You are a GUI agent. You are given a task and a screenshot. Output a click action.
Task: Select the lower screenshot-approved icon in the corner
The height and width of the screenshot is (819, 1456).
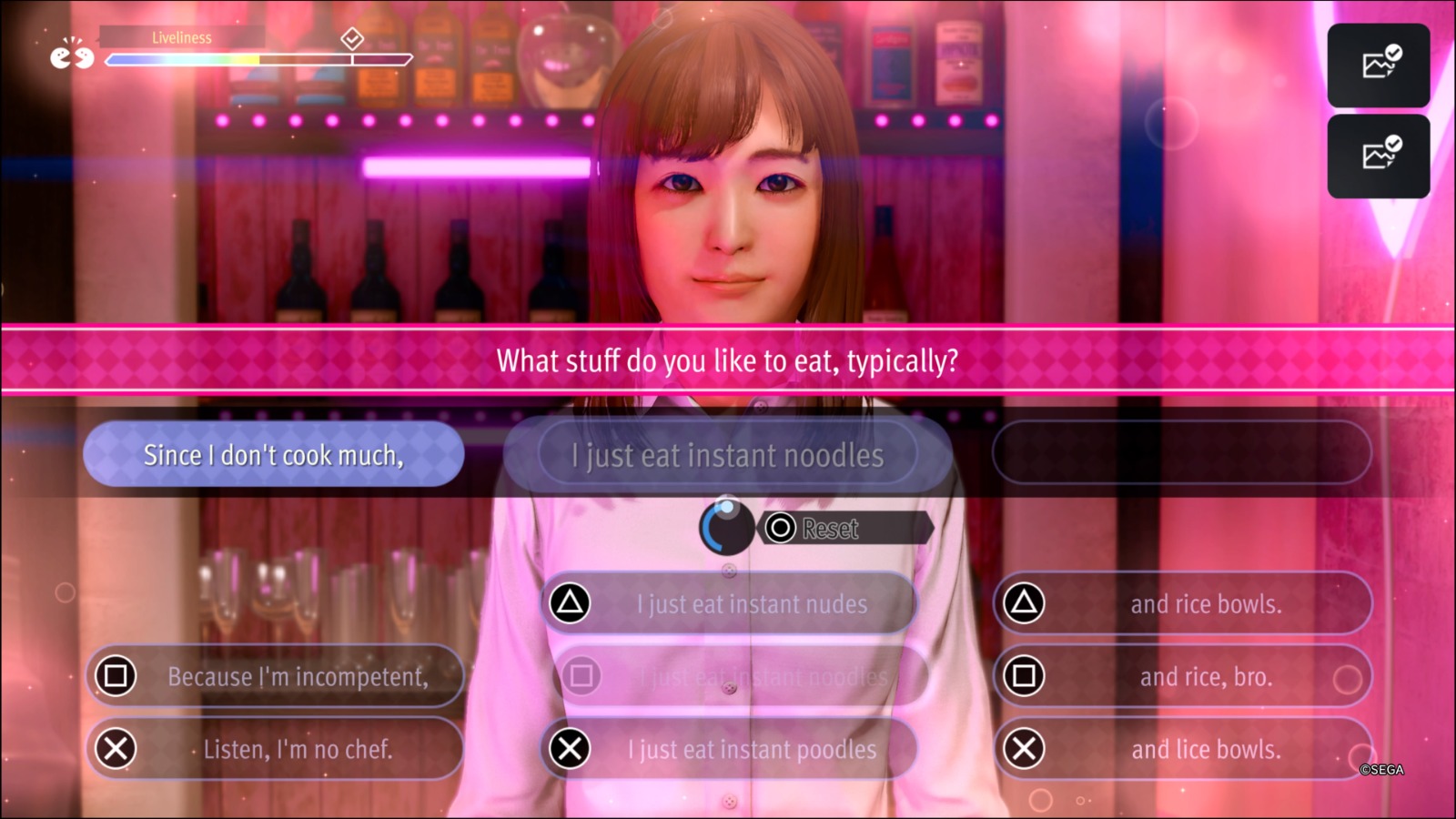(x=1378, y=155)
